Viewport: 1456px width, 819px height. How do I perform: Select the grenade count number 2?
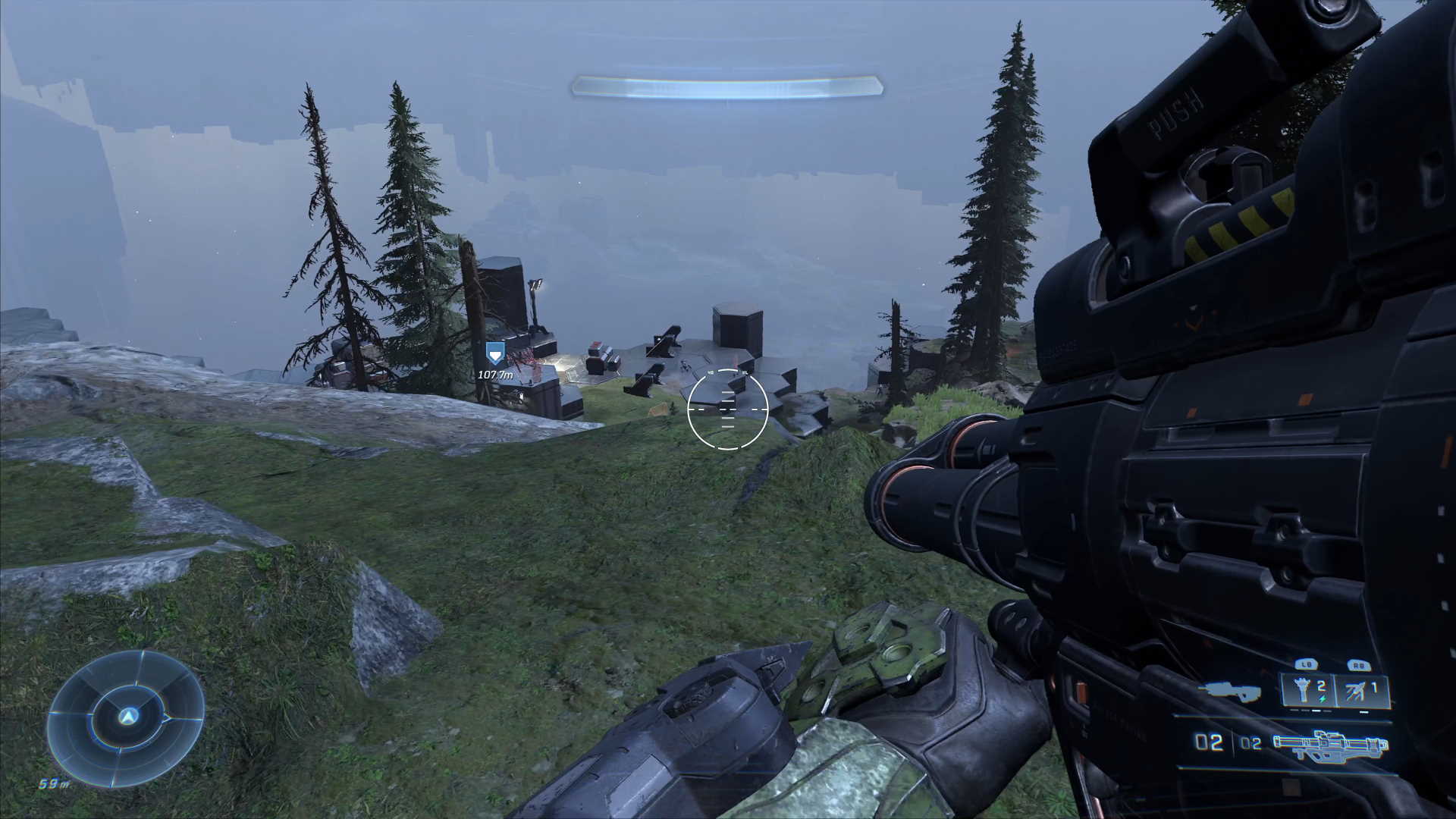1321,686
